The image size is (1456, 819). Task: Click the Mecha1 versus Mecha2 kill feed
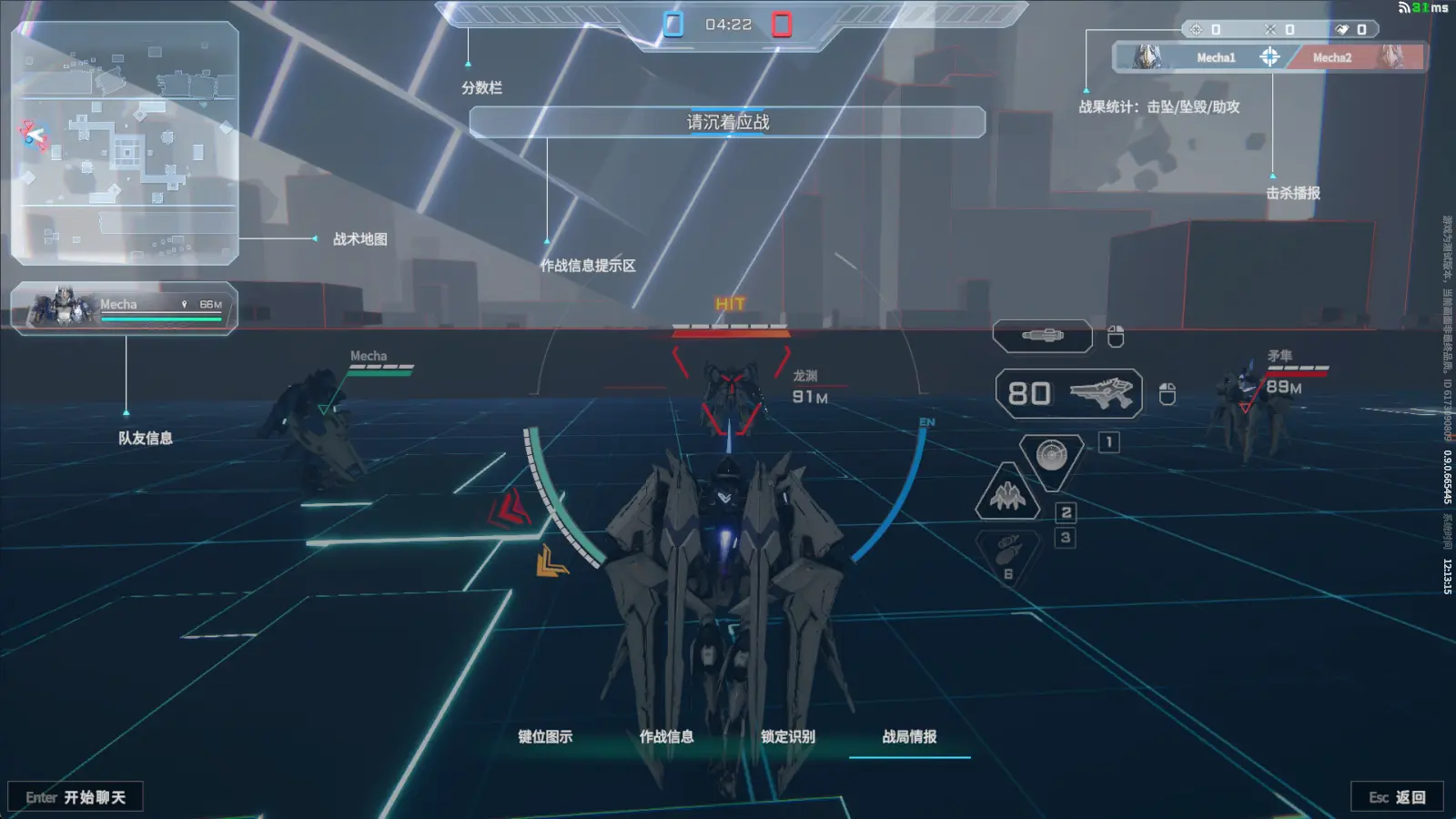1269,57
